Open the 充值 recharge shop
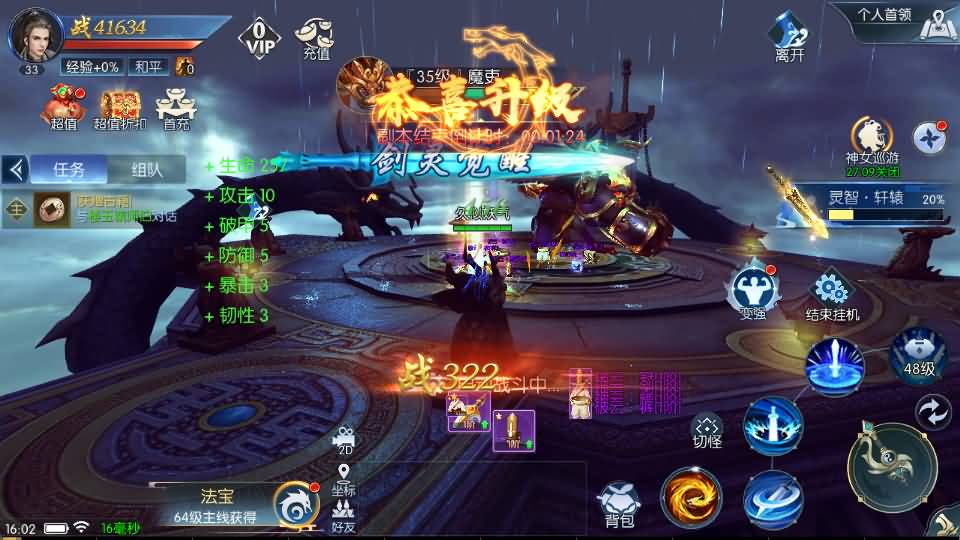 pos(316,38)
